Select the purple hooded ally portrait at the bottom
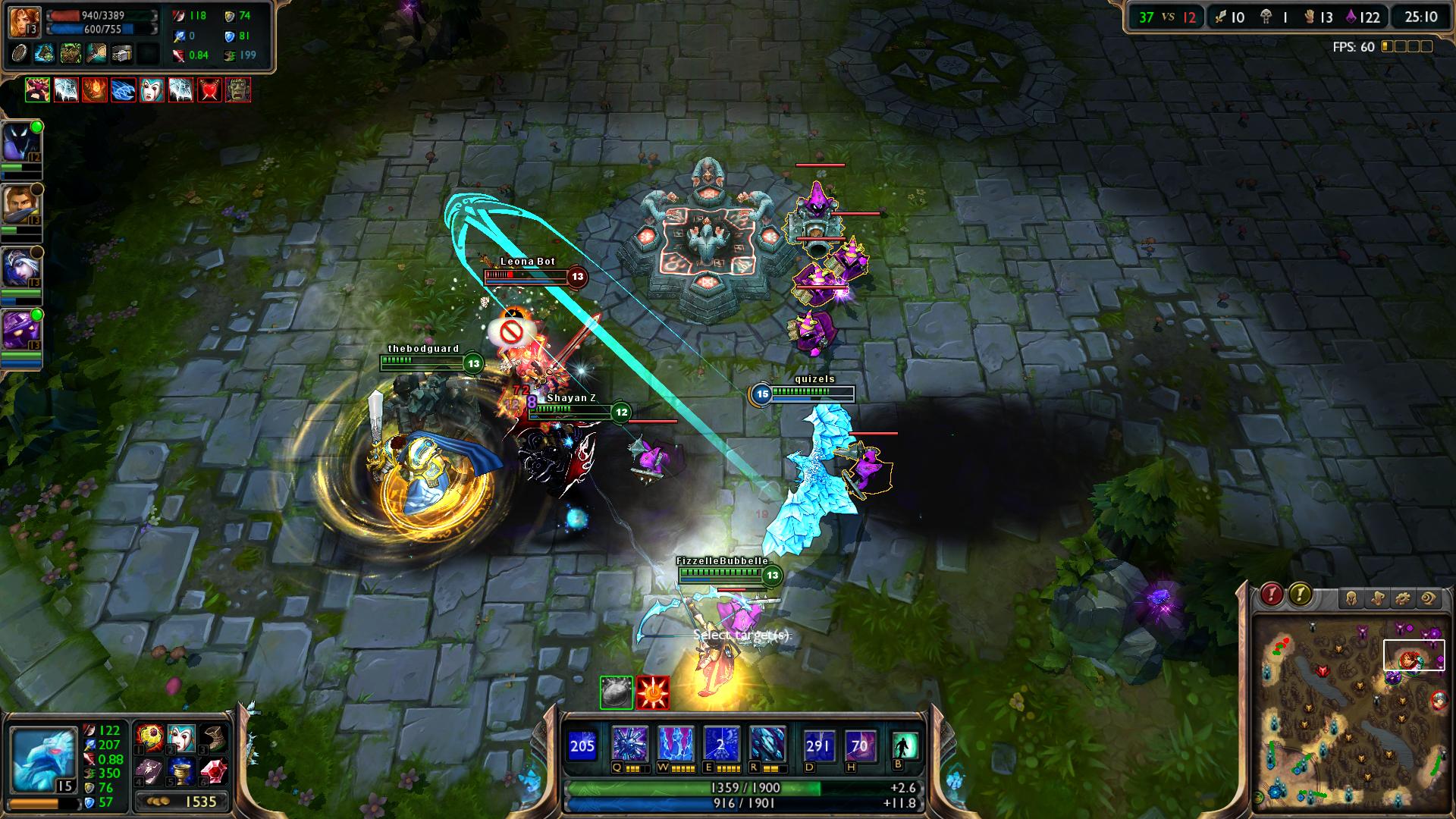1456x819 pixels. coord(21,331)
